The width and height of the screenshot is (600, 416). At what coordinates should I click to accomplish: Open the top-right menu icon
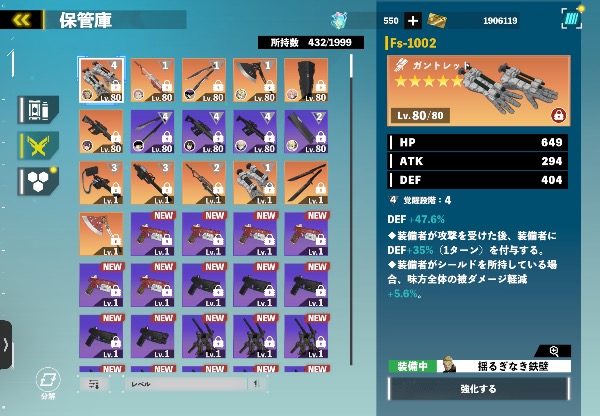[x=570, y=19]
